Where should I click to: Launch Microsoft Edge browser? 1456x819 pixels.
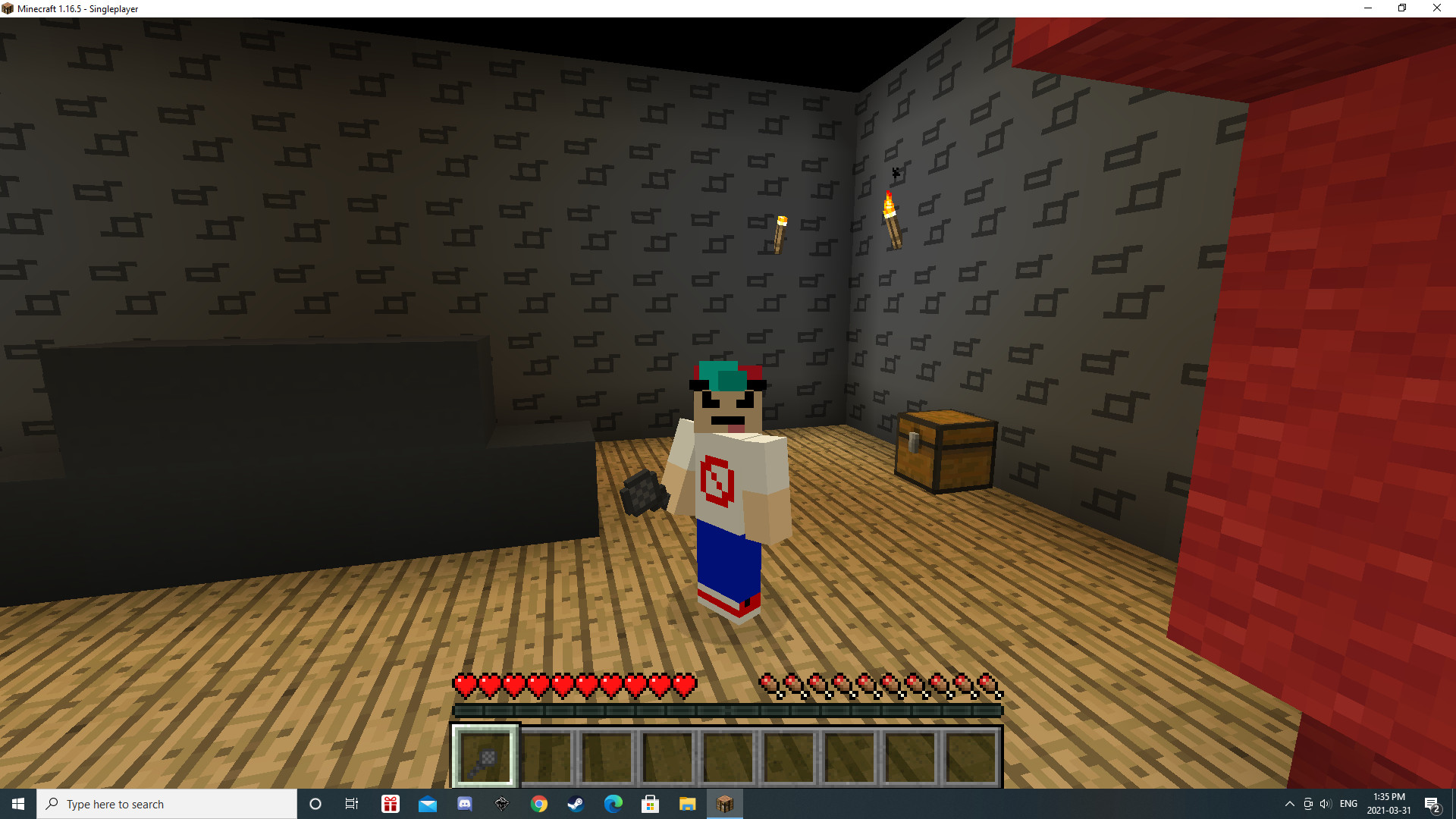point(613,803)
